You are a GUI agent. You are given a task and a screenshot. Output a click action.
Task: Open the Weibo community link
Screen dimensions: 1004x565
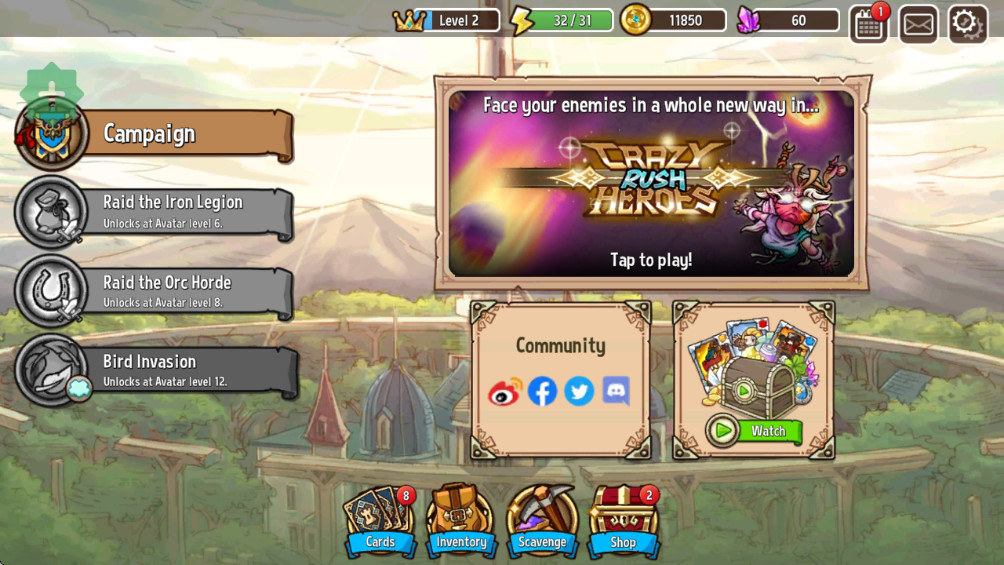coord(505,392)
